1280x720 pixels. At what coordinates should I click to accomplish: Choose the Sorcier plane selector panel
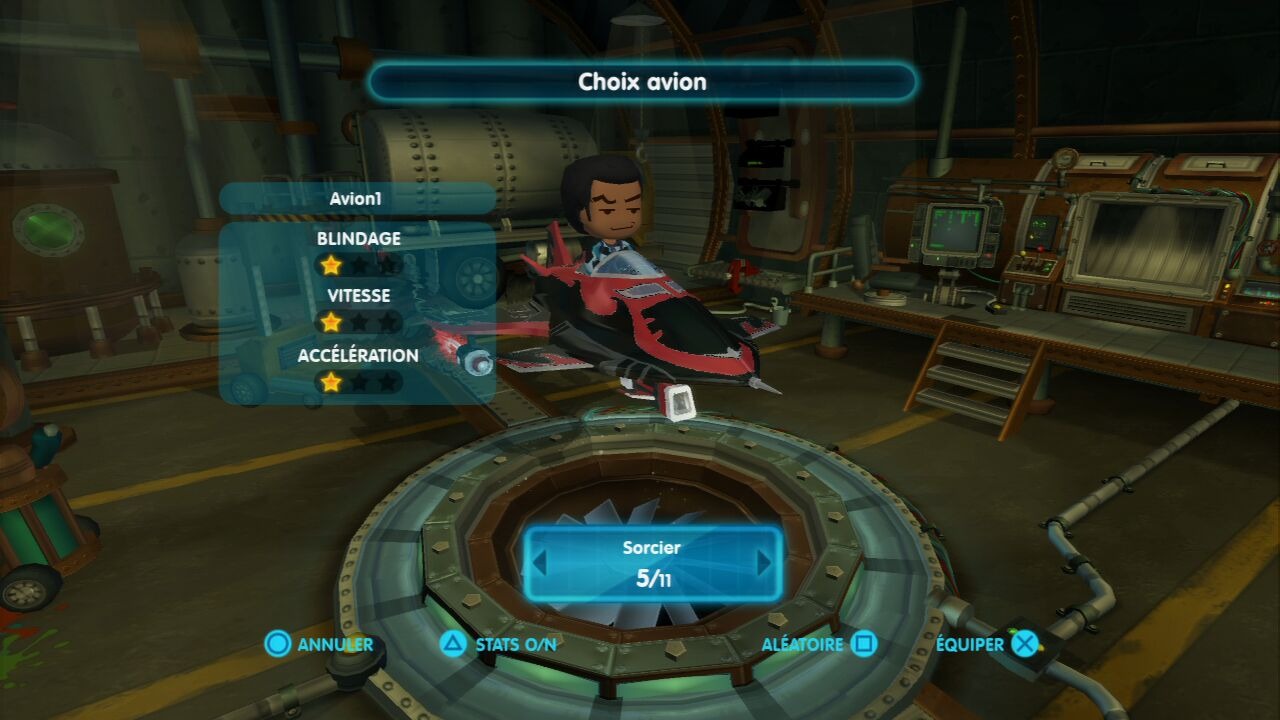click(652, 564)
